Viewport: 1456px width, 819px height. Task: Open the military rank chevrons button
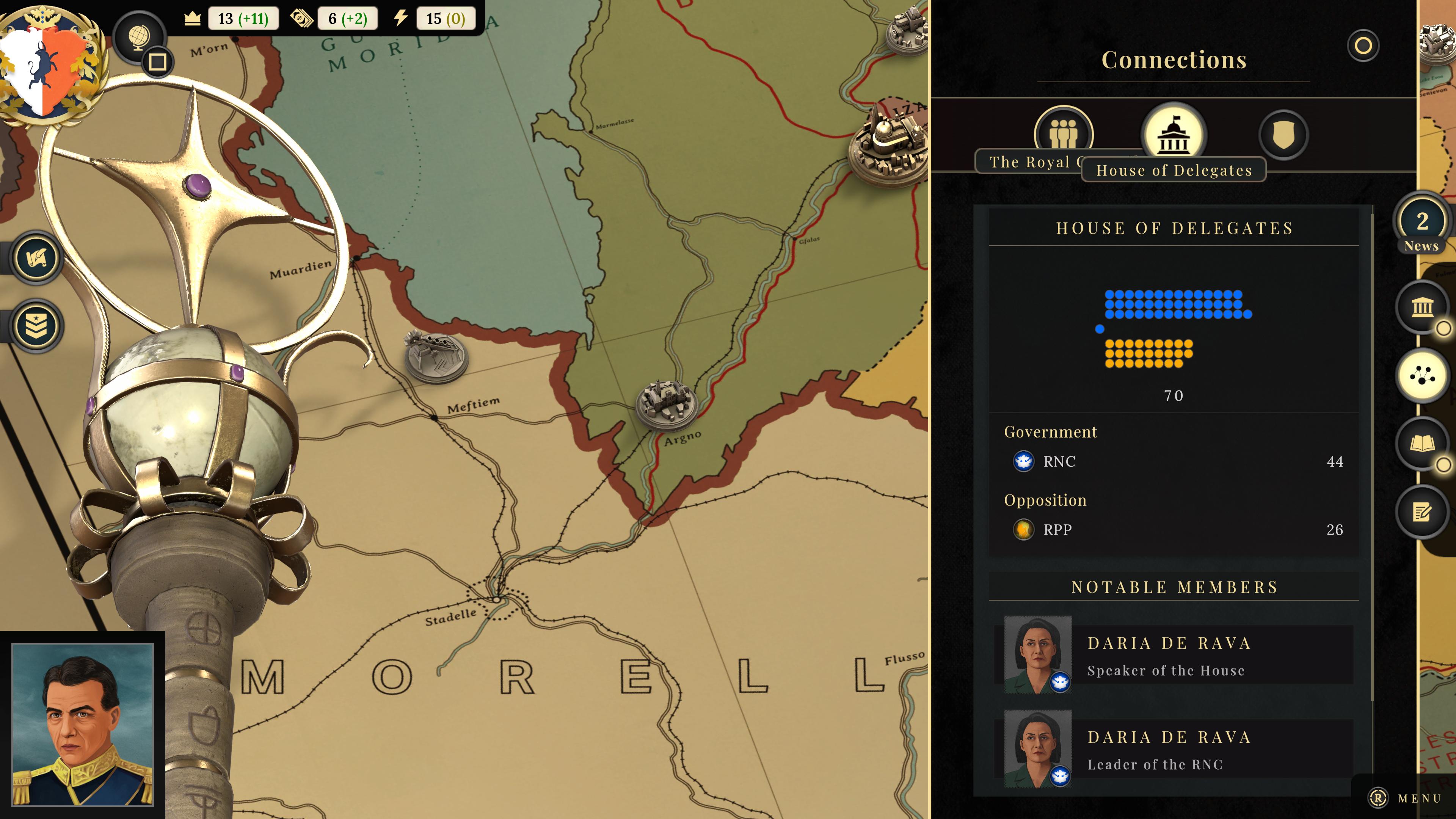pos(37,326)
